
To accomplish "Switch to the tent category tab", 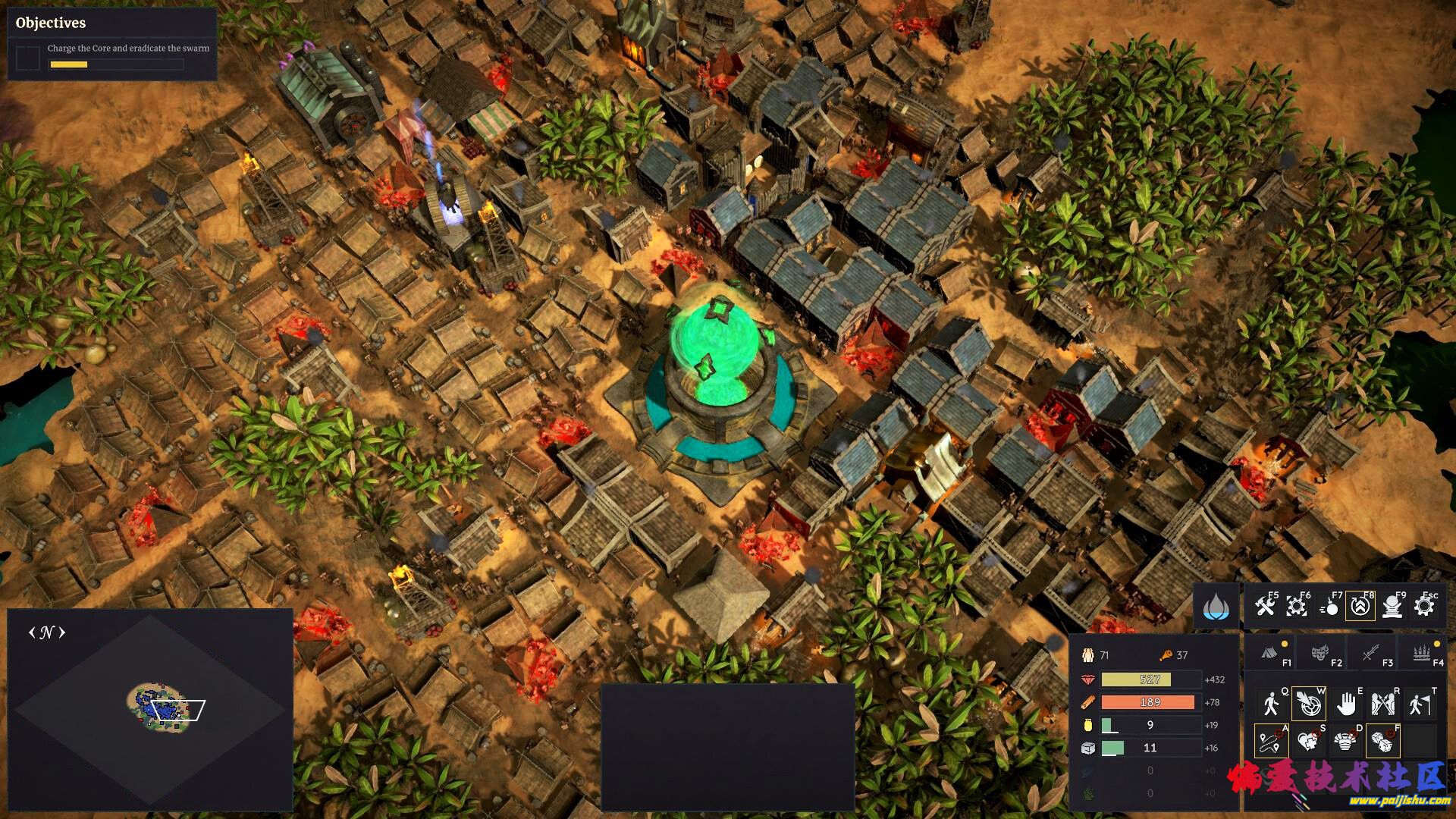I will [x=1272, y=653].
